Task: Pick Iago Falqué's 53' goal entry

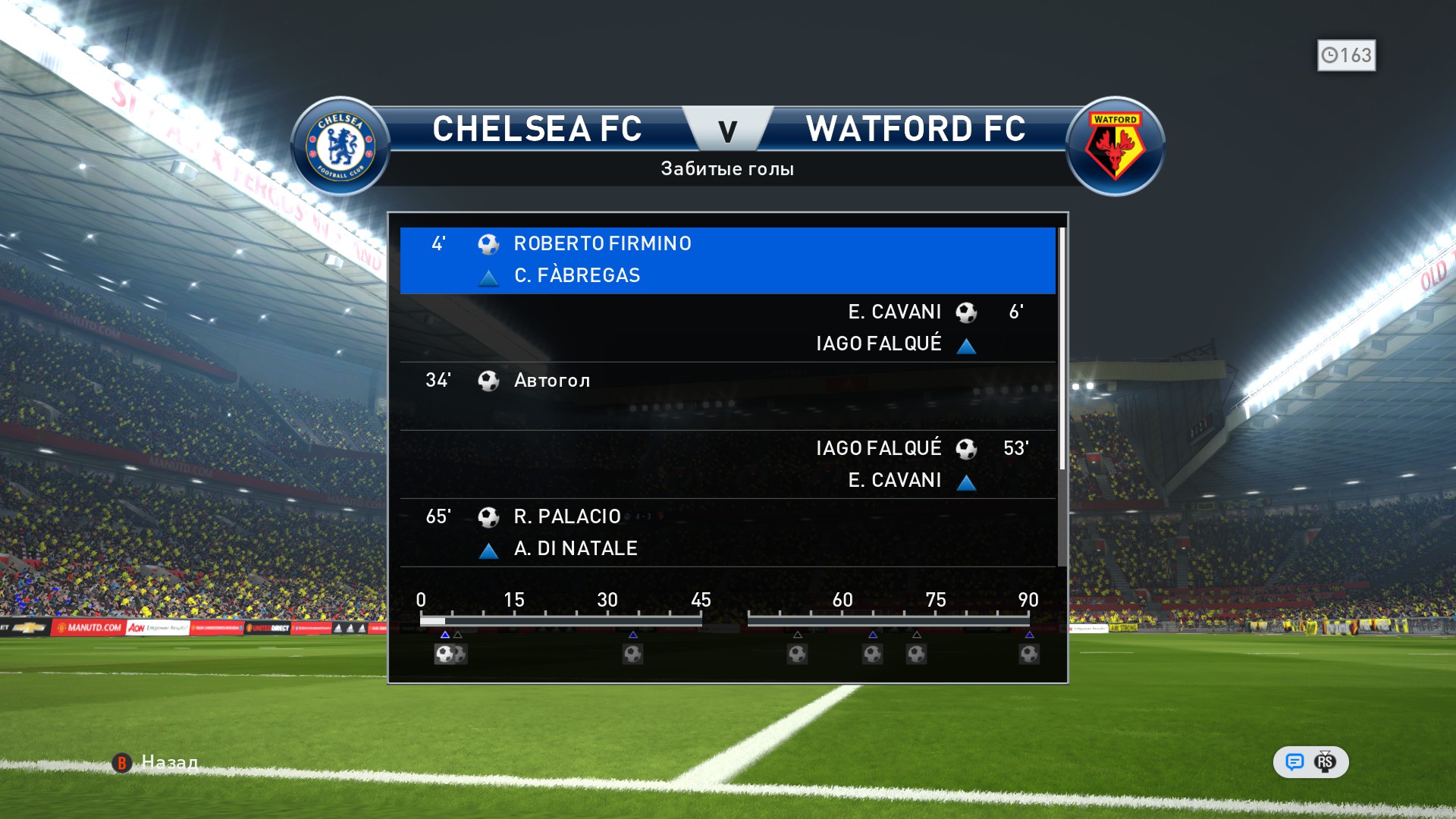Action: tap(726, 464)
